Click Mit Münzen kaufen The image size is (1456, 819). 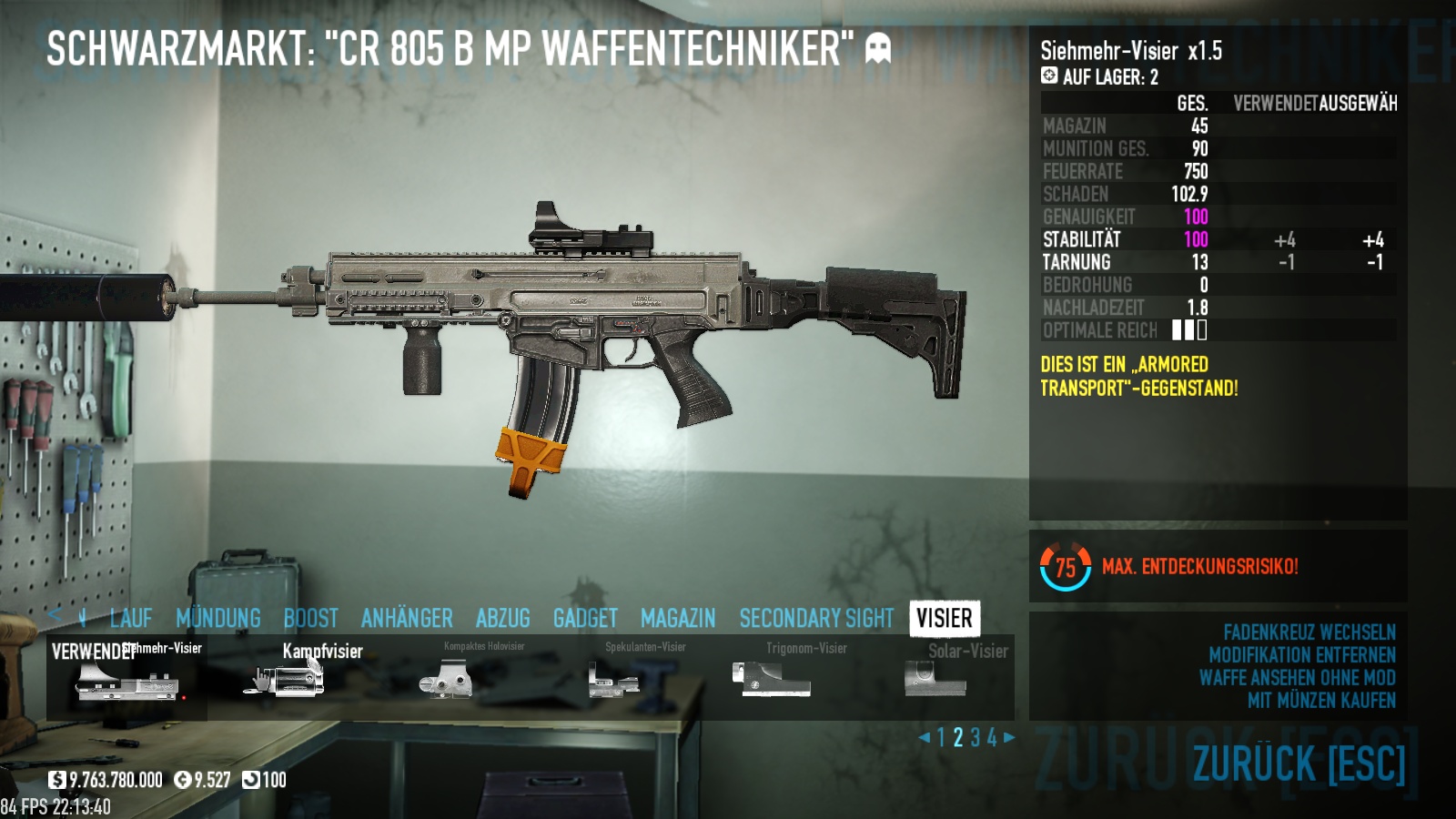coord(1321,701)
